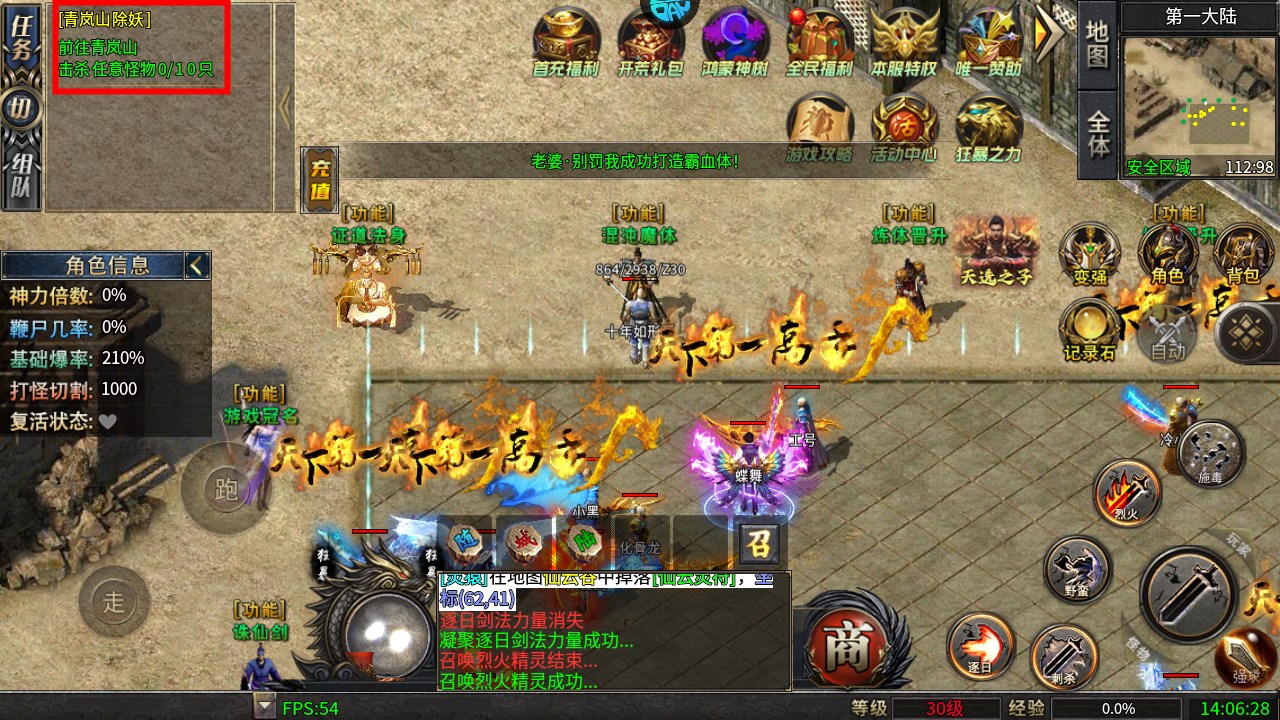Open the 狂暴之力 berserk power icon
The height and width of the screenshot is (720, 1280).
pos(989,127)
